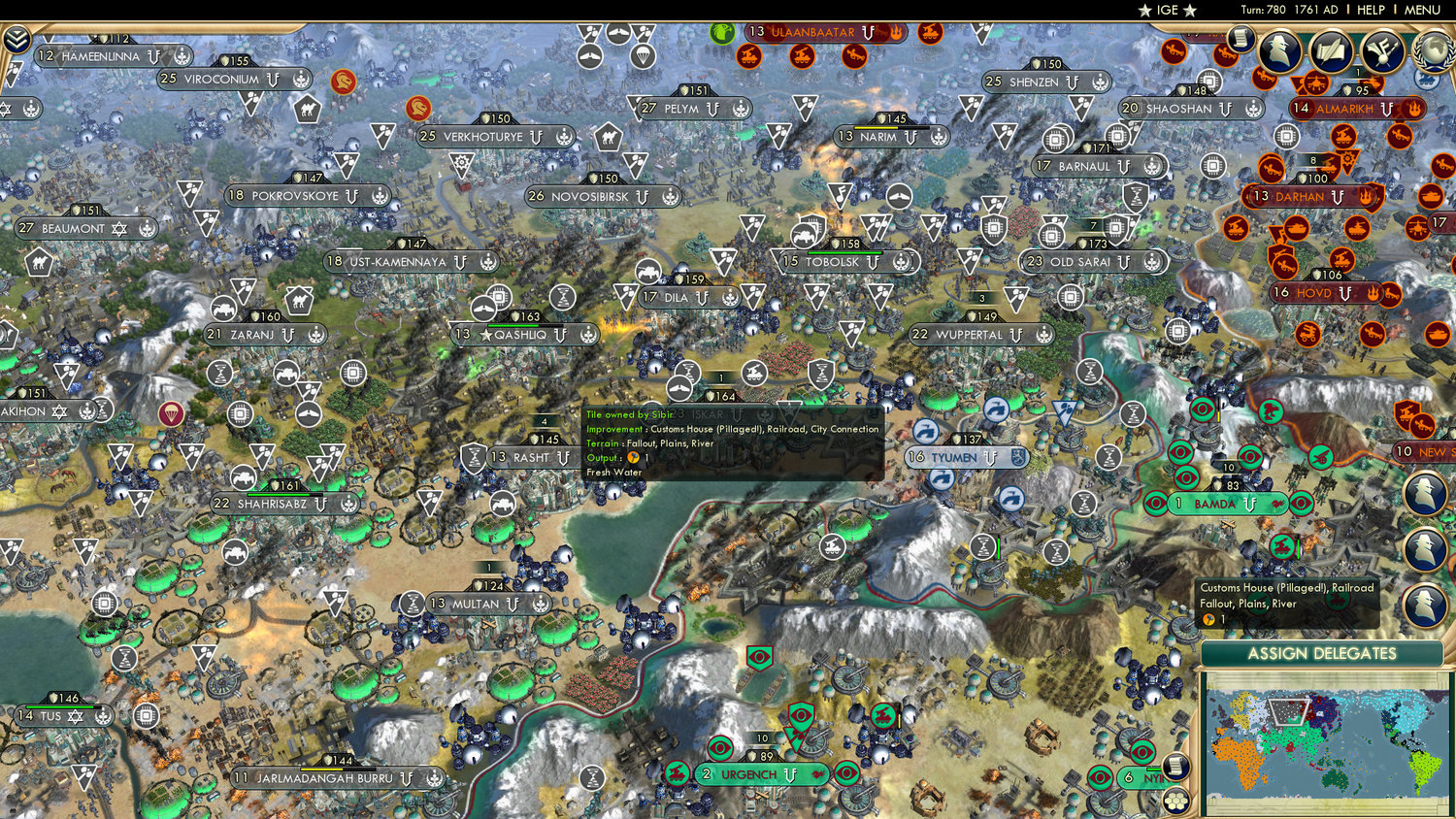Open HELP from the top bar

(1371, 11)
